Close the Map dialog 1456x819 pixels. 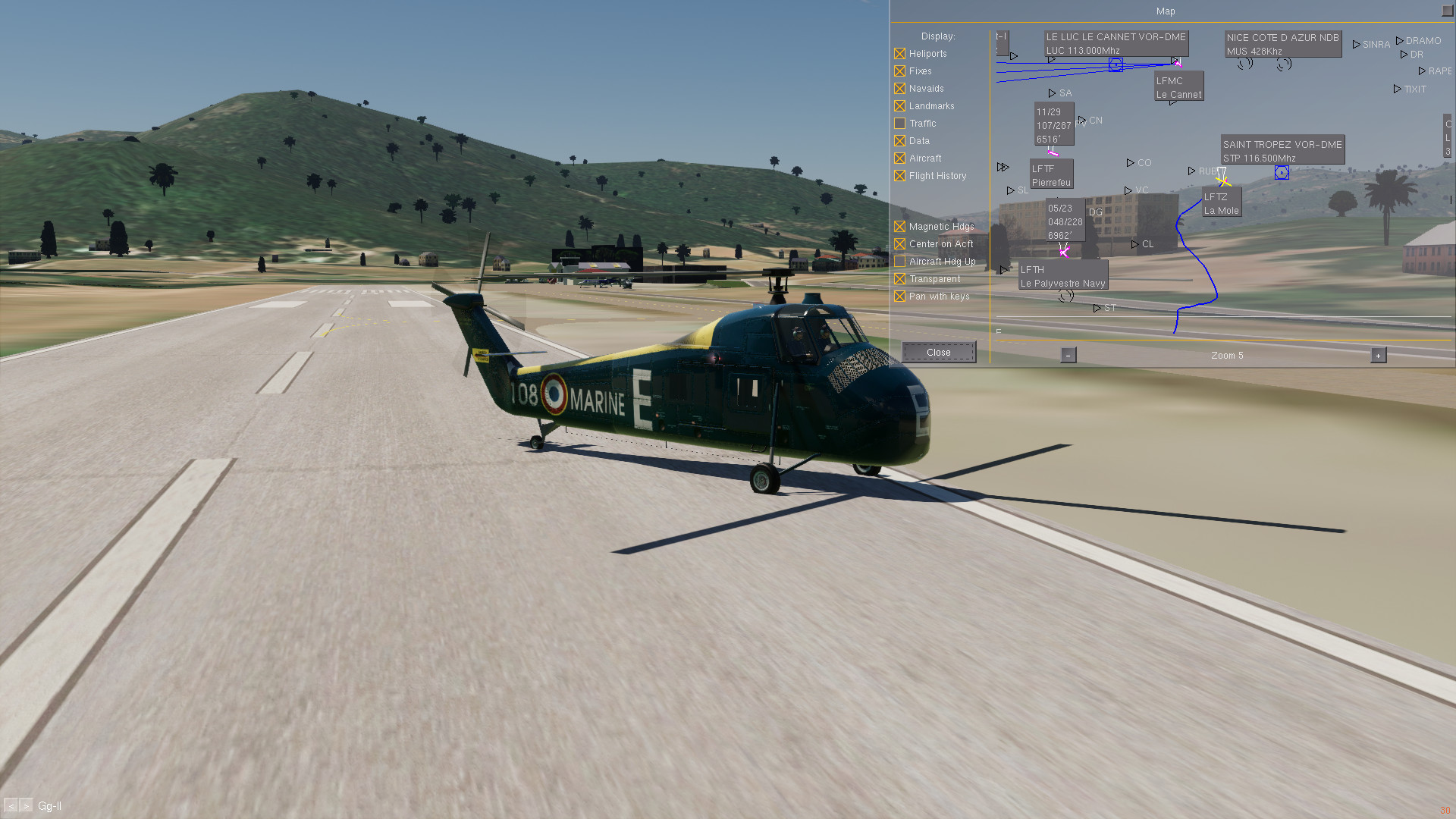pyautogui.click(x=938, y=353)
